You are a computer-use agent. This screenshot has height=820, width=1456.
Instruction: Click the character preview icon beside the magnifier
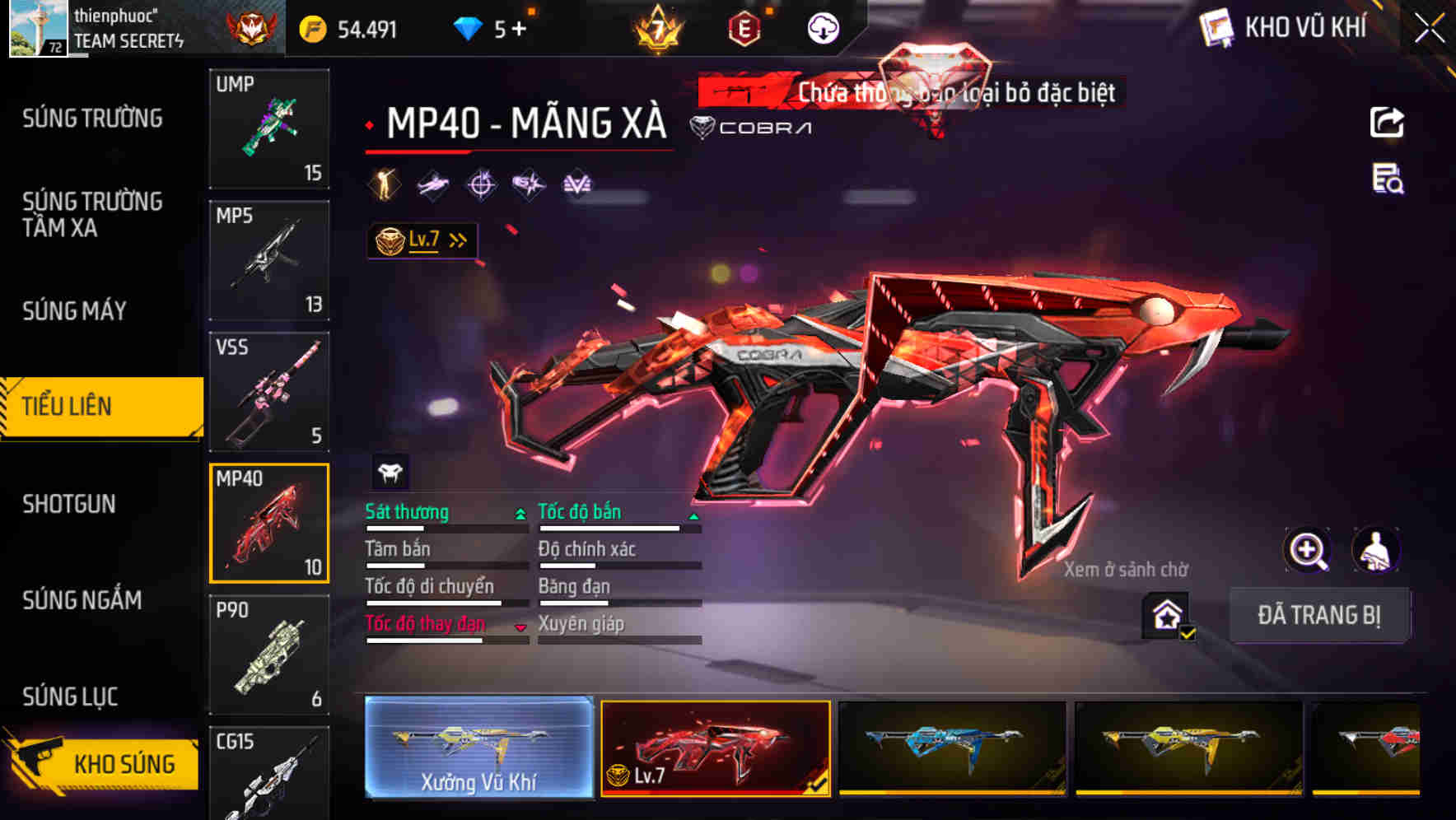(x=1377, y=550)
